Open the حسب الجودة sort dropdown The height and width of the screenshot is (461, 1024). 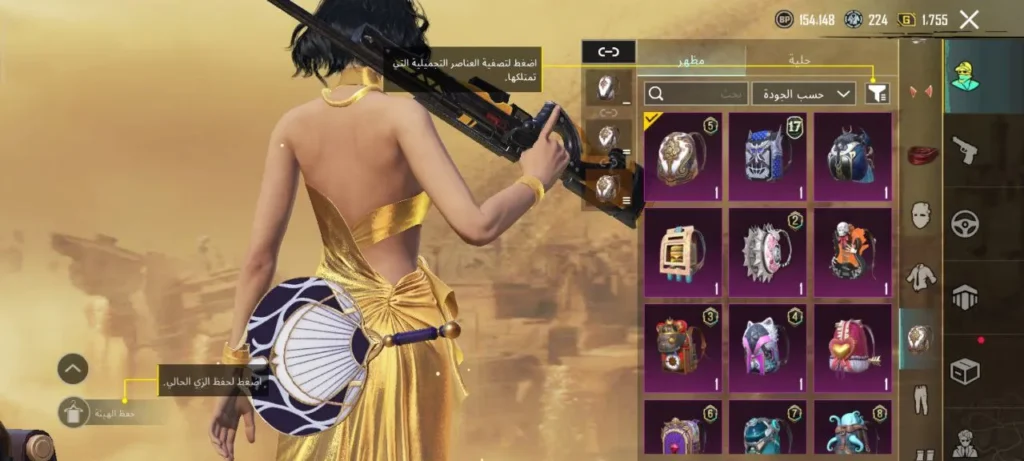point(803,94)
